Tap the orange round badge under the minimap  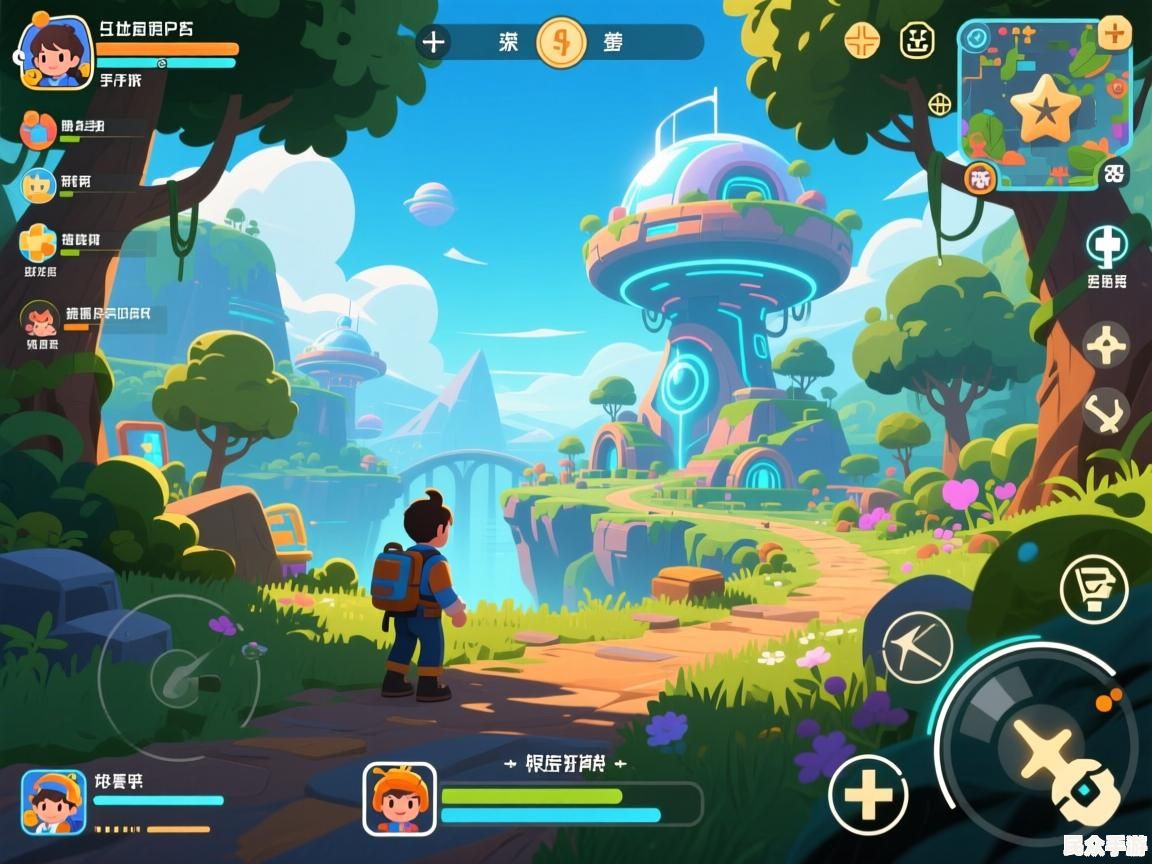click(x=981, y=178)
